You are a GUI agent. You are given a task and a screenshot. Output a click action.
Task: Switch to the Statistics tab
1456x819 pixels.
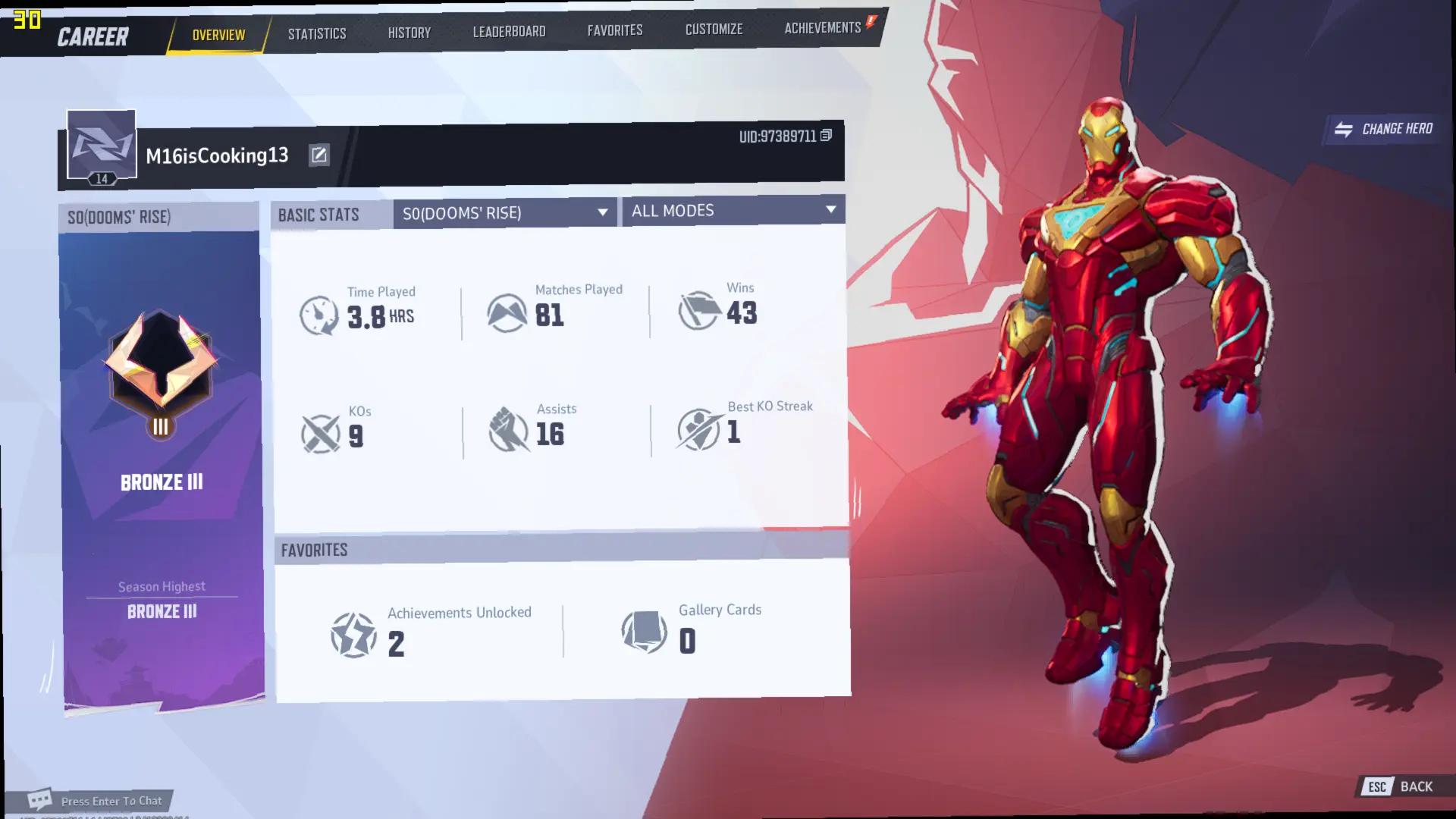click(316, 33)
